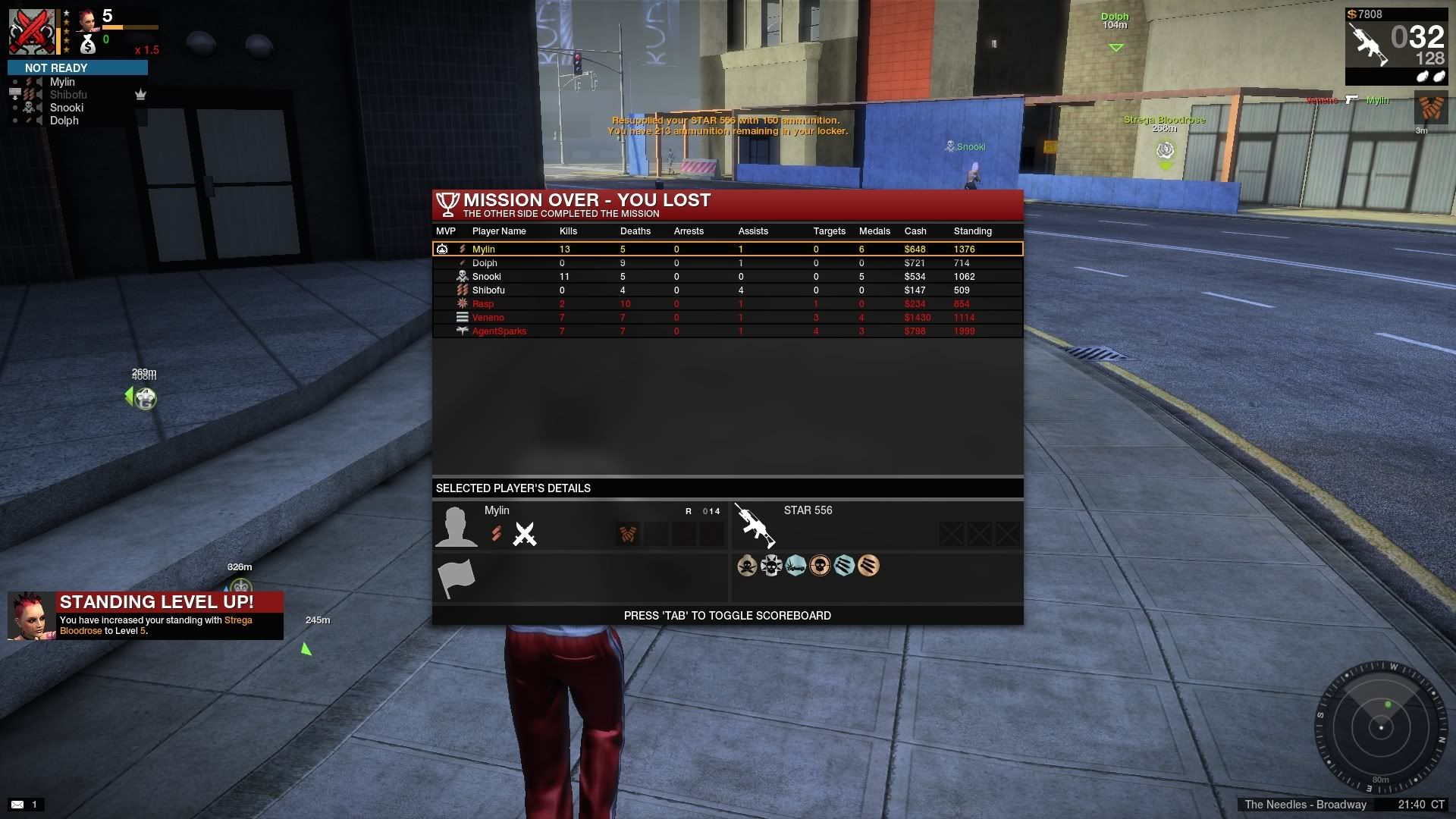Screen dimensions: 1456x819
Task: Open the mail envelope icon
Action: point(17,805)
